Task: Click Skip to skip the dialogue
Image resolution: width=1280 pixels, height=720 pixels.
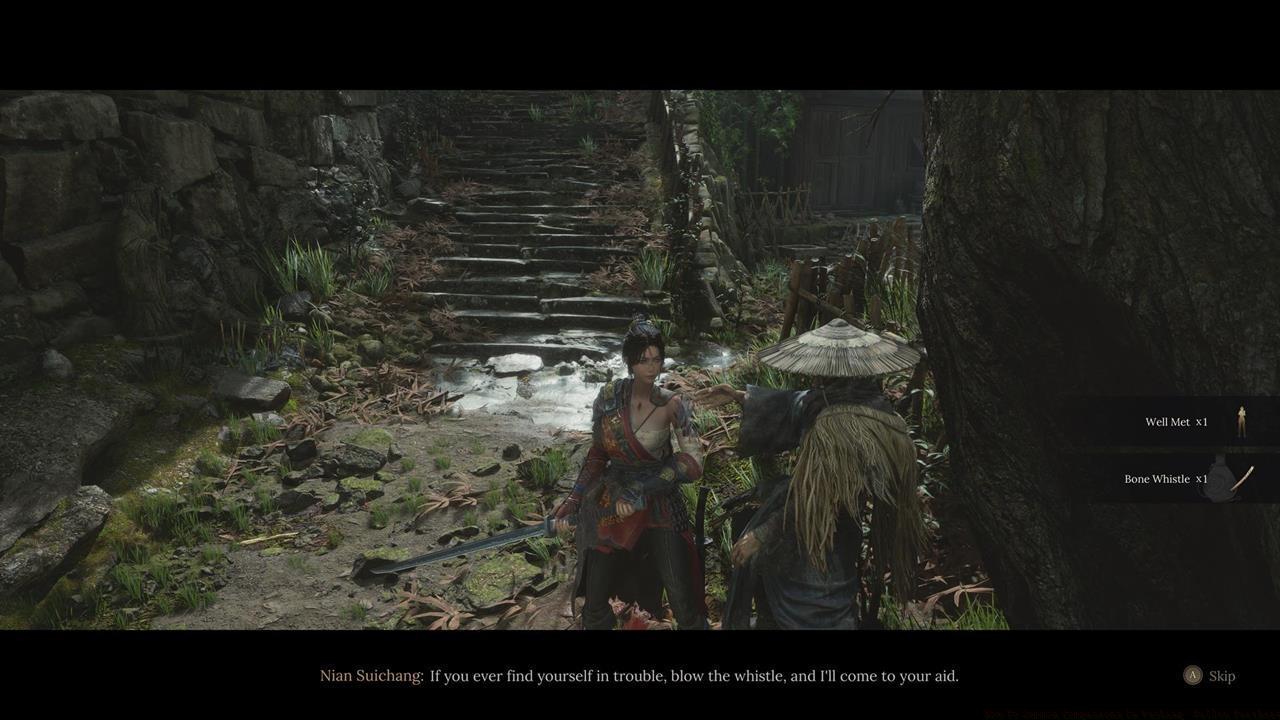Action: 1222,675
